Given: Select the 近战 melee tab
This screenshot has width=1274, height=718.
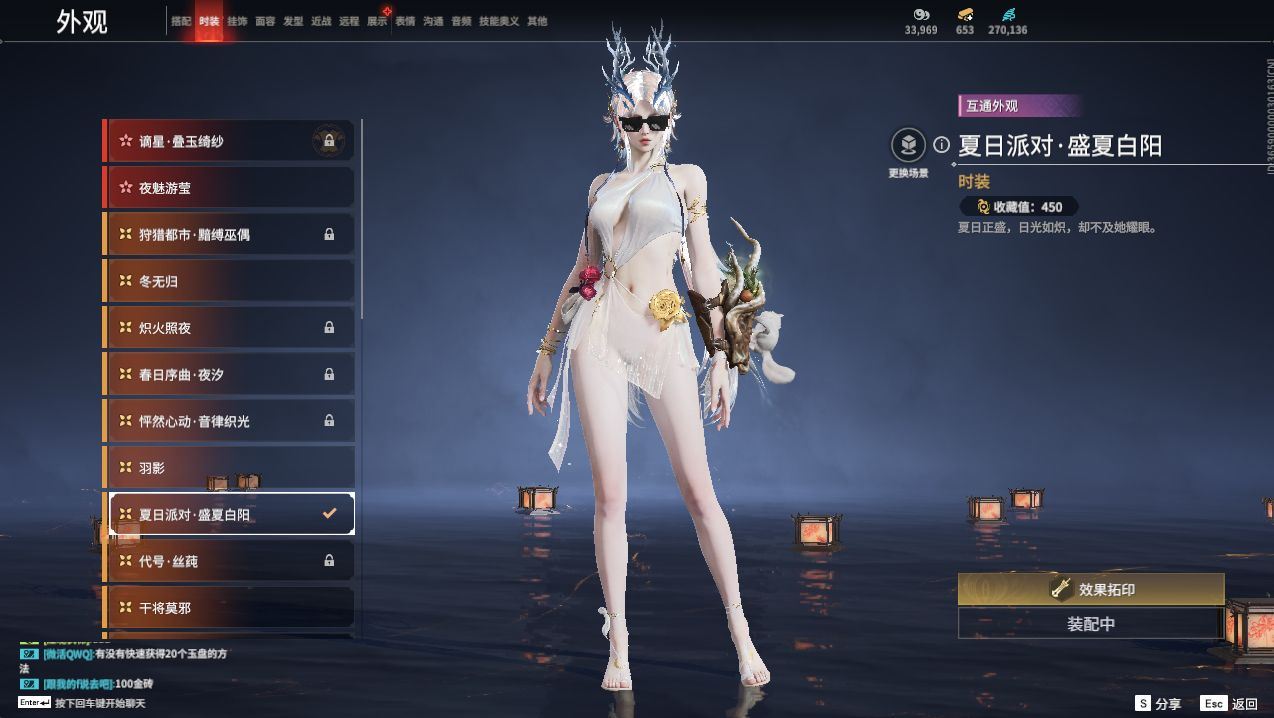Looking at the screenshot, I should (321, 21).
